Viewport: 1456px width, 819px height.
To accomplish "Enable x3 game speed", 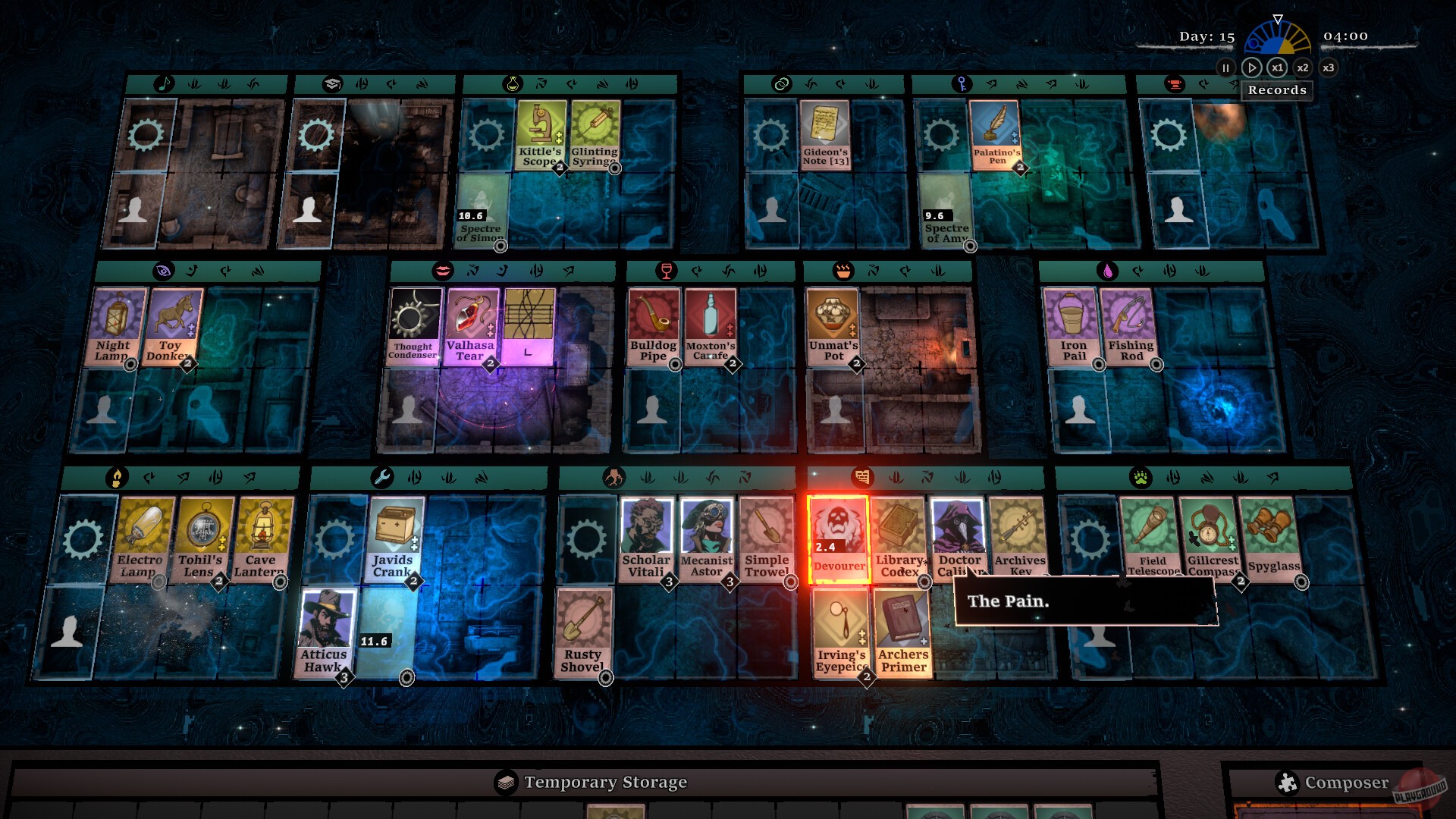I will 1329,67.
